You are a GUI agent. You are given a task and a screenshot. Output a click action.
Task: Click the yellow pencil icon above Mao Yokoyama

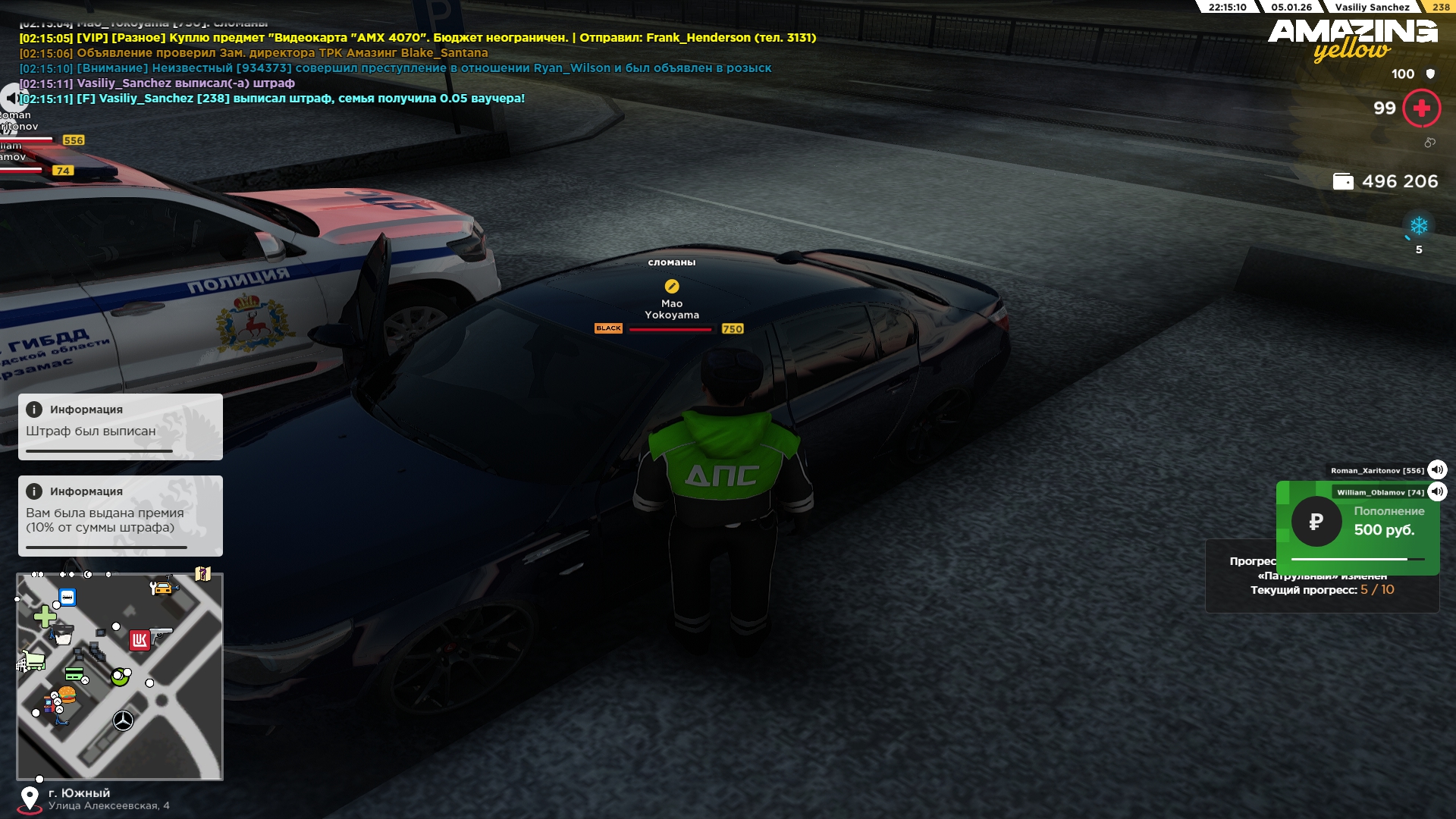click(672, 286)
